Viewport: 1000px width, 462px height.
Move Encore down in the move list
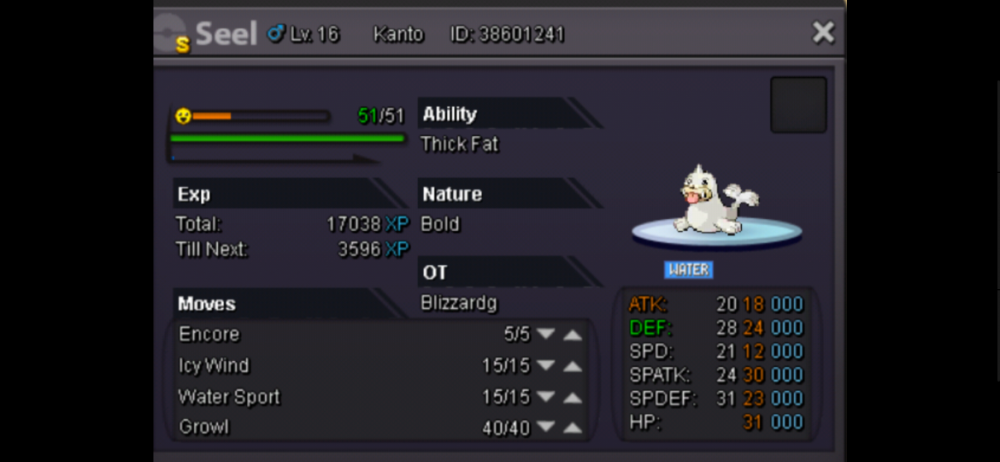[x=546, y=335]
